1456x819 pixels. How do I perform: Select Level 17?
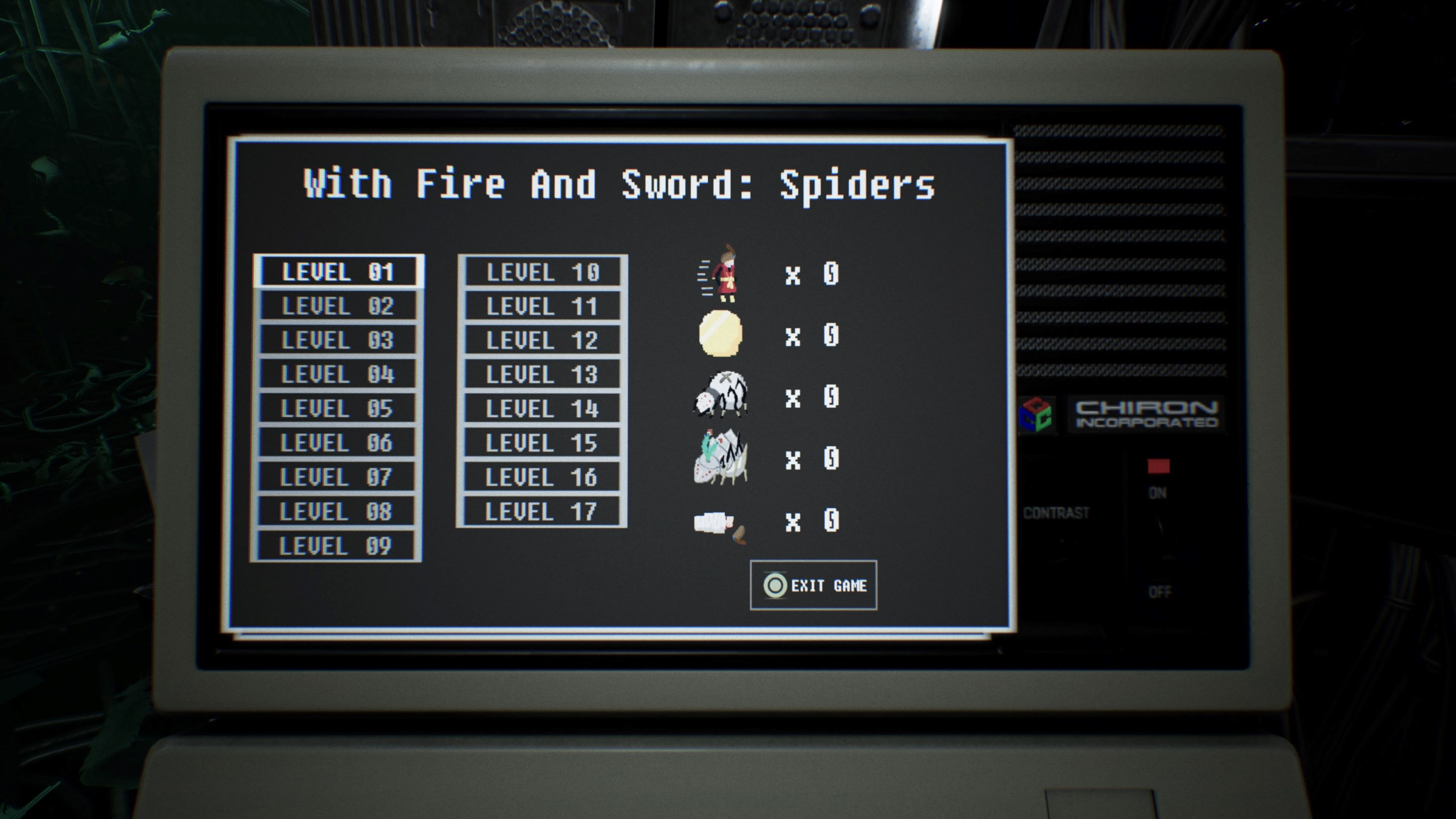point(541,511)
